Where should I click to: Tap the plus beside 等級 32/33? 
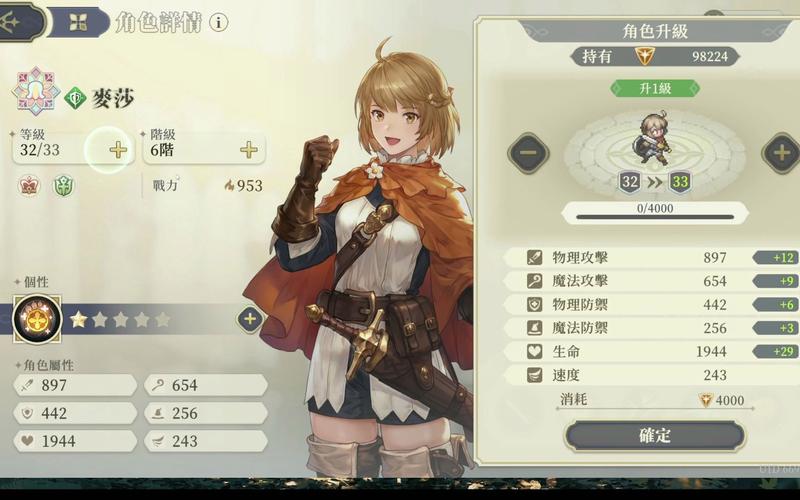tap(118, 149)
